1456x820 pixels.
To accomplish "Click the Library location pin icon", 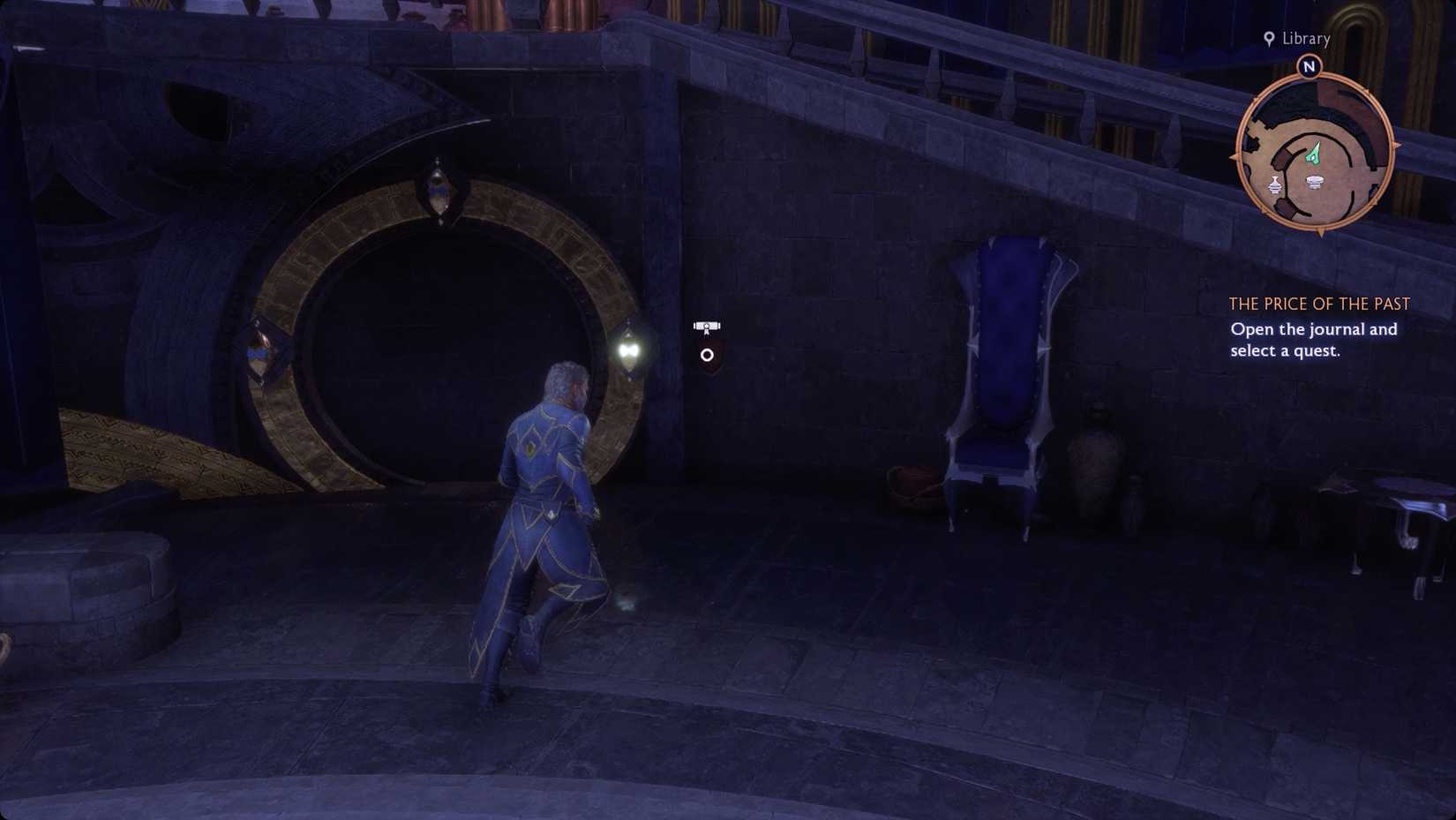I will 1269,39.
